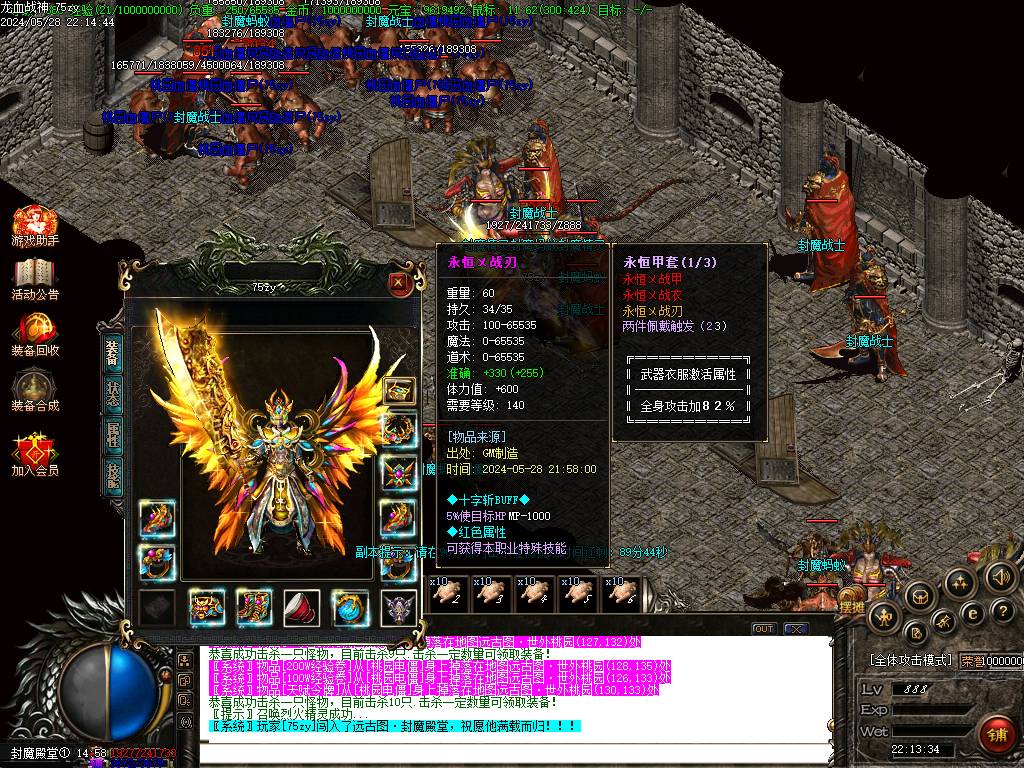Open the 装备合成 equipment crafting menu

(35, 390)
